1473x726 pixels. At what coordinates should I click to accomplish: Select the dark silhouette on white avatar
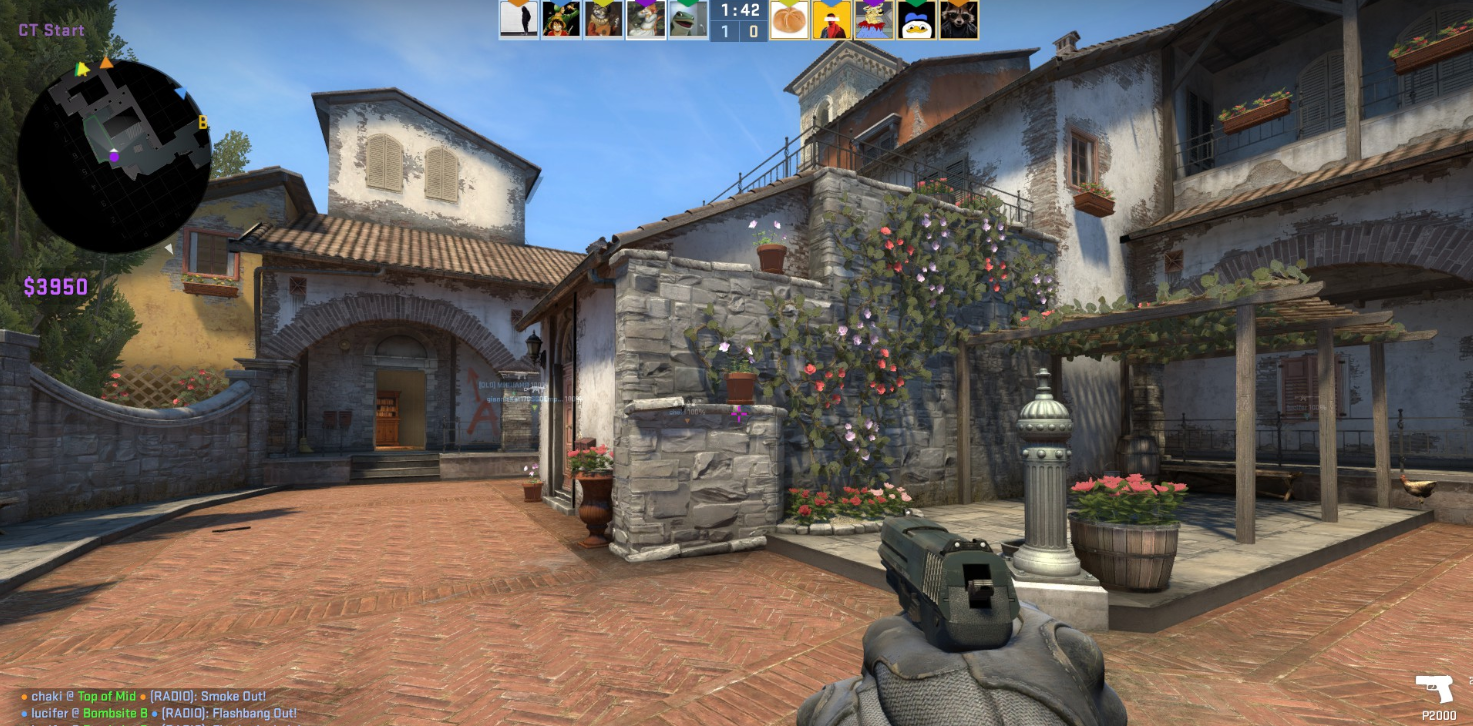(519, 20)
